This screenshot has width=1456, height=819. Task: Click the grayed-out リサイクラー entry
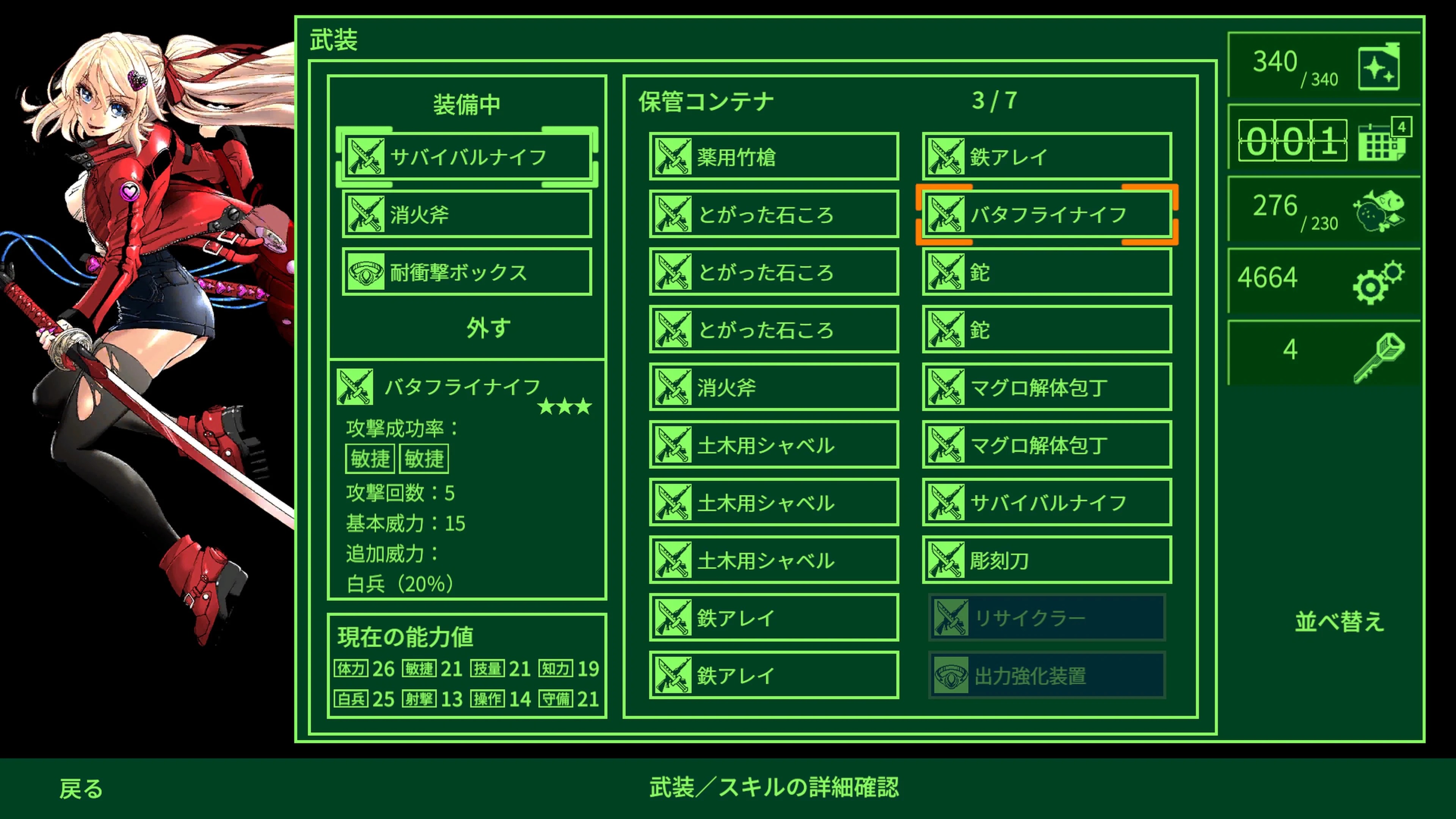[1046, 618]
